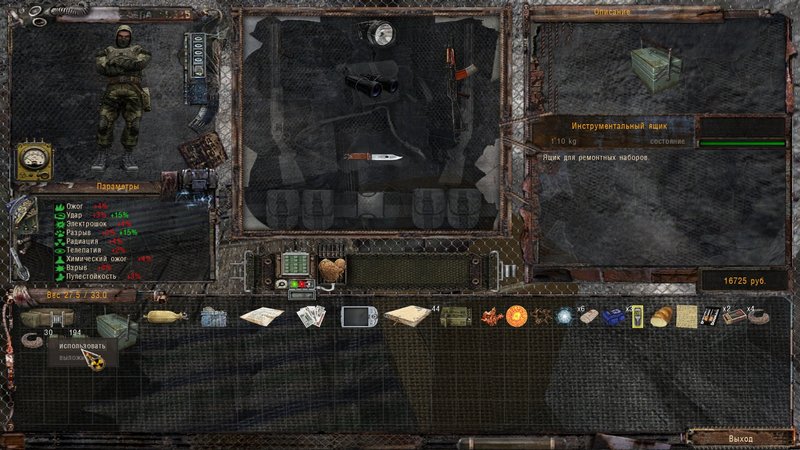Select the orange fireball artifact
Image resolution: width=800 pixels, height=450 pixels.
516,316
